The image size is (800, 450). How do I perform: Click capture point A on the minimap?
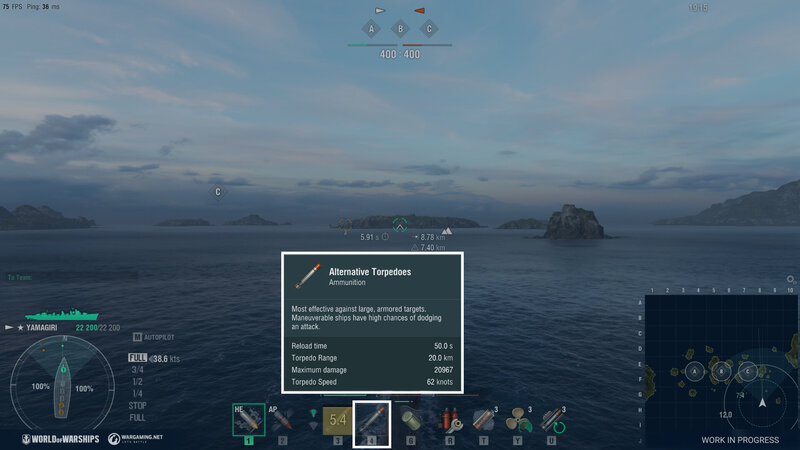pyautogui.click(x=692, y=372)
